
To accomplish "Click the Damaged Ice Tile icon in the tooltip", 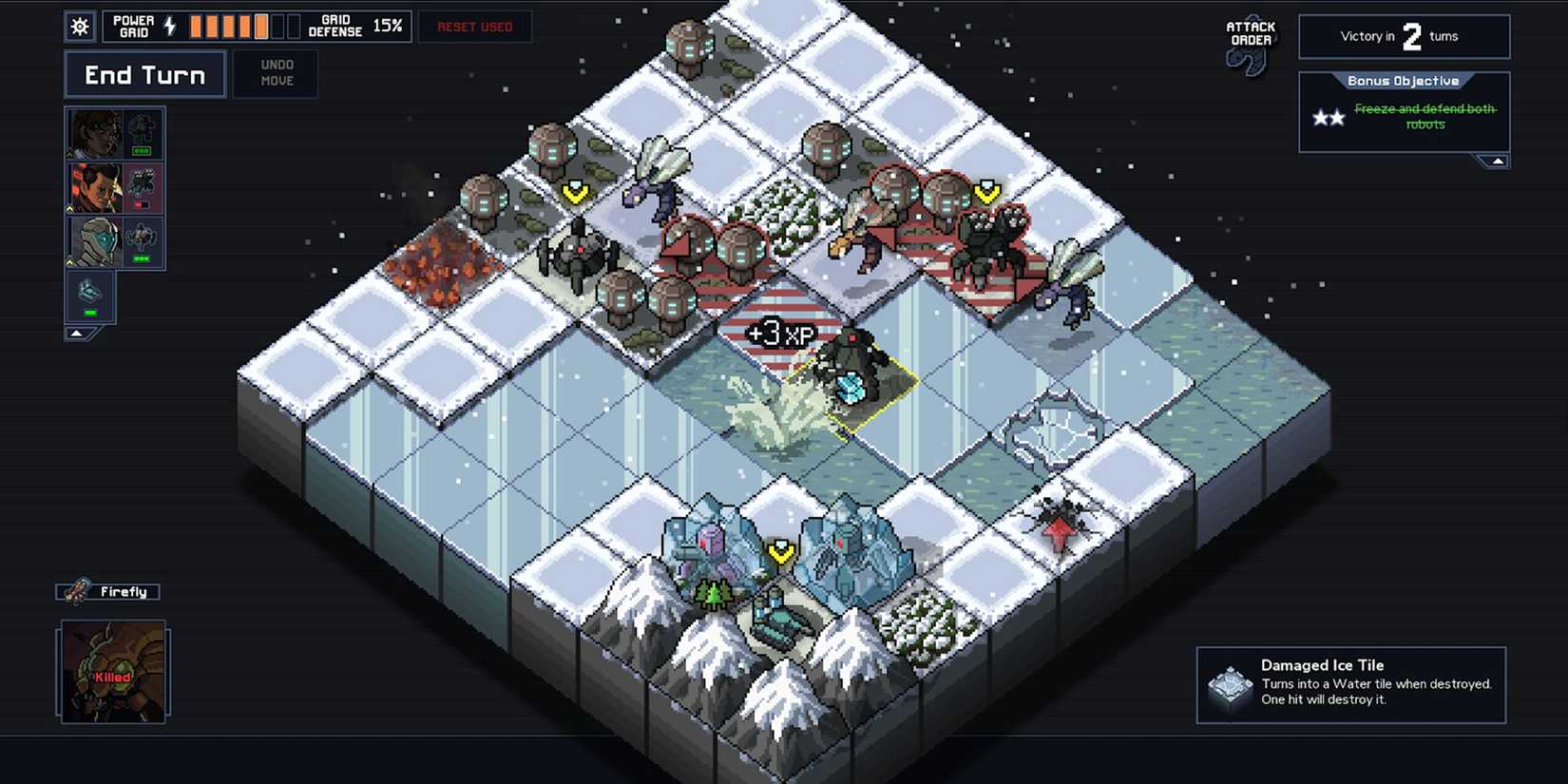I will pos(1228,686).
